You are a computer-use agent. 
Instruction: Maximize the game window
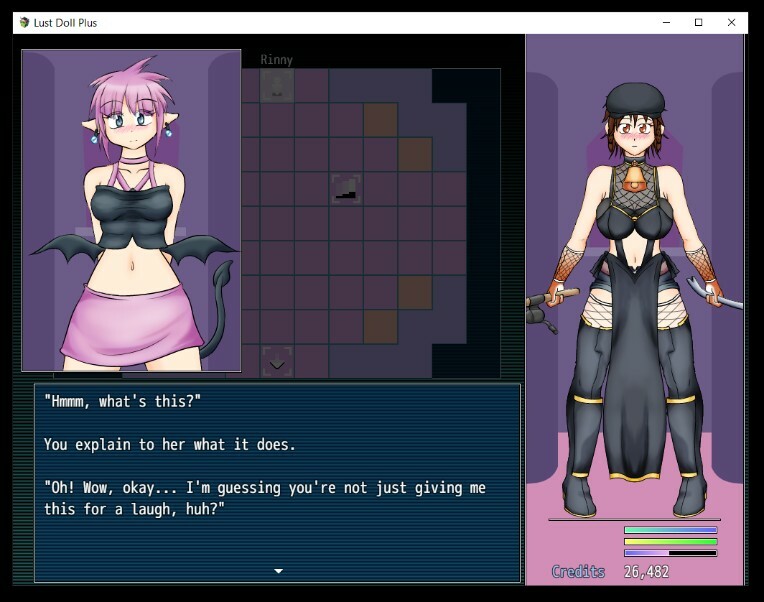click(x=699, y=22)
